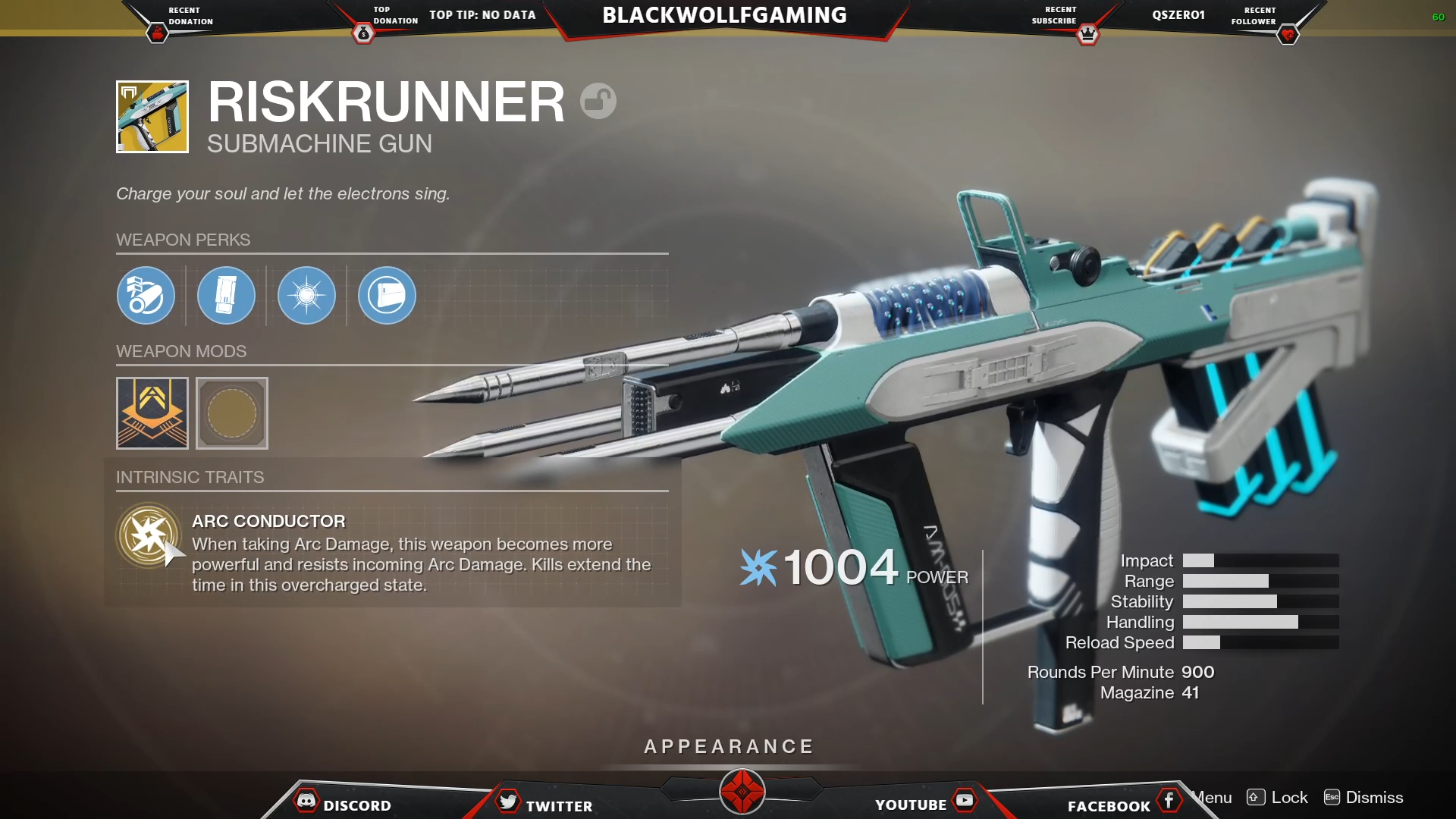Open the gold chevron weapon mod slot
The width and height of the screenshot is (1456, 819).
point(152,413)
